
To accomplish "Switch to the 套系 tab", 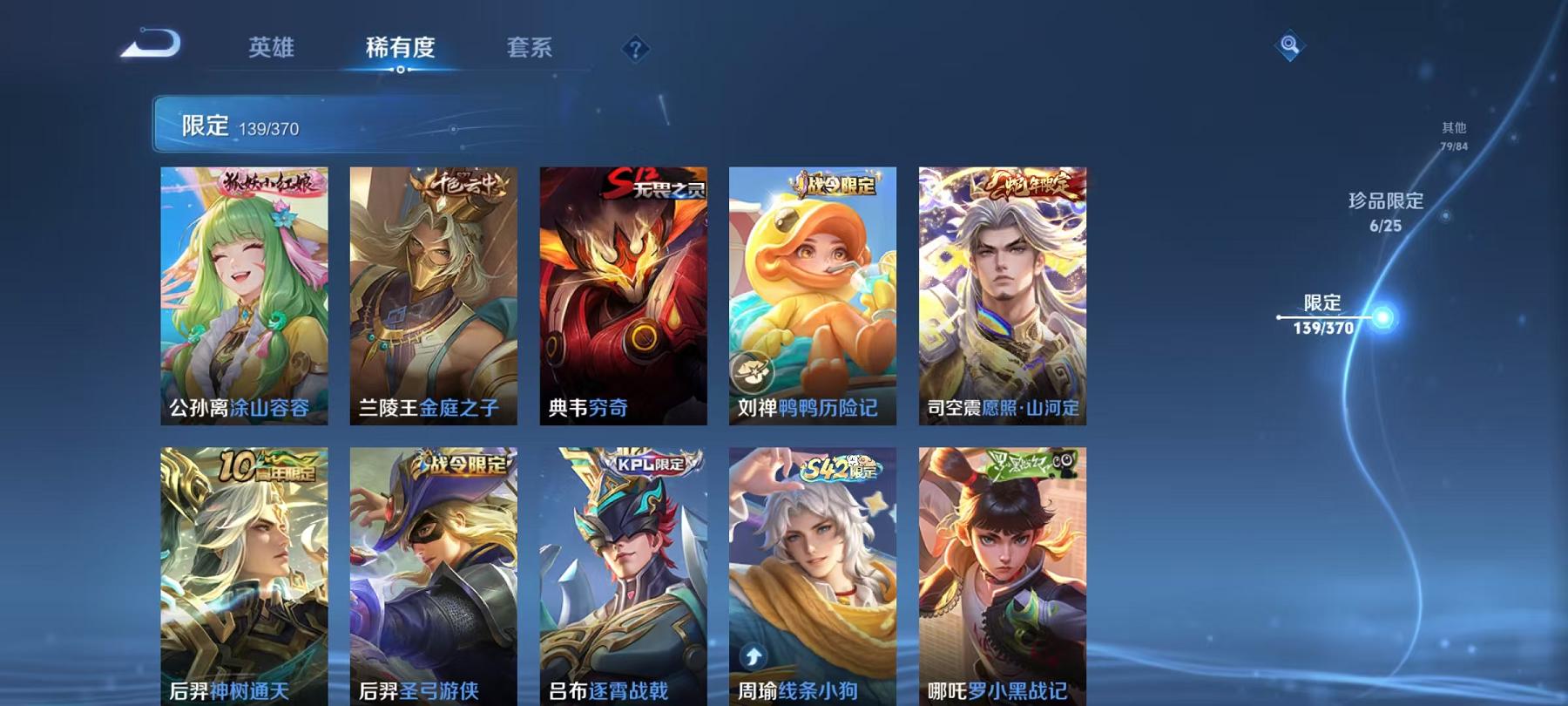I will [x=531, y=50].
